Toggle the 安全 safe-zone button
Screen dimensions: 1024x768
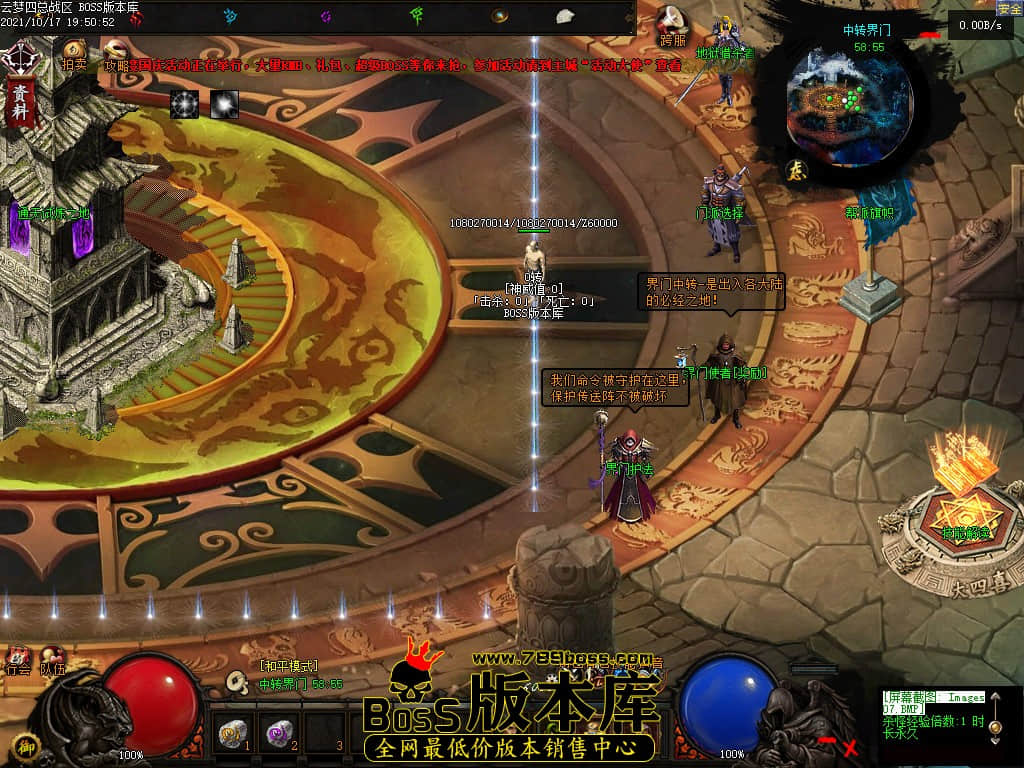1008,8
